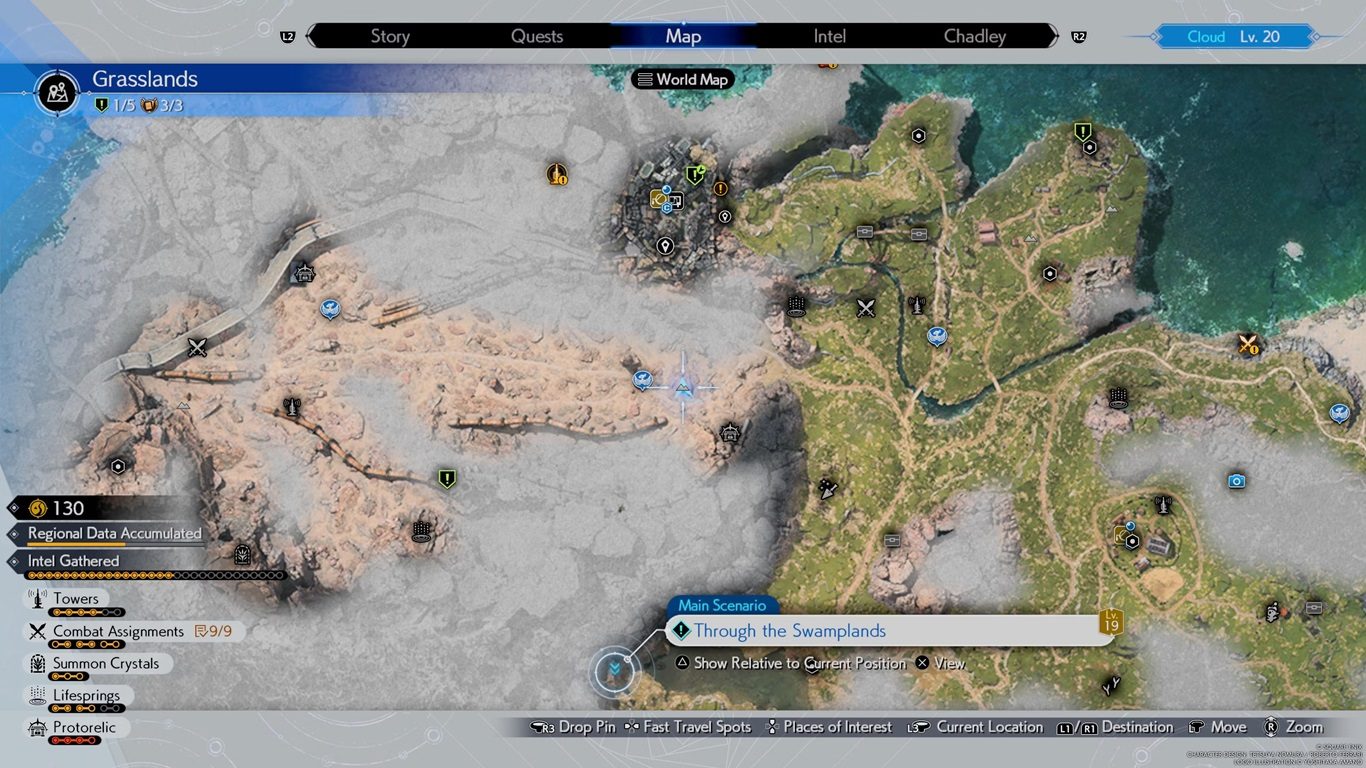Image resolution: width=1366 pixels, height=768 pixels.
Task: Select Through the Swamplands main scenario
Action: tap(789, 631)
